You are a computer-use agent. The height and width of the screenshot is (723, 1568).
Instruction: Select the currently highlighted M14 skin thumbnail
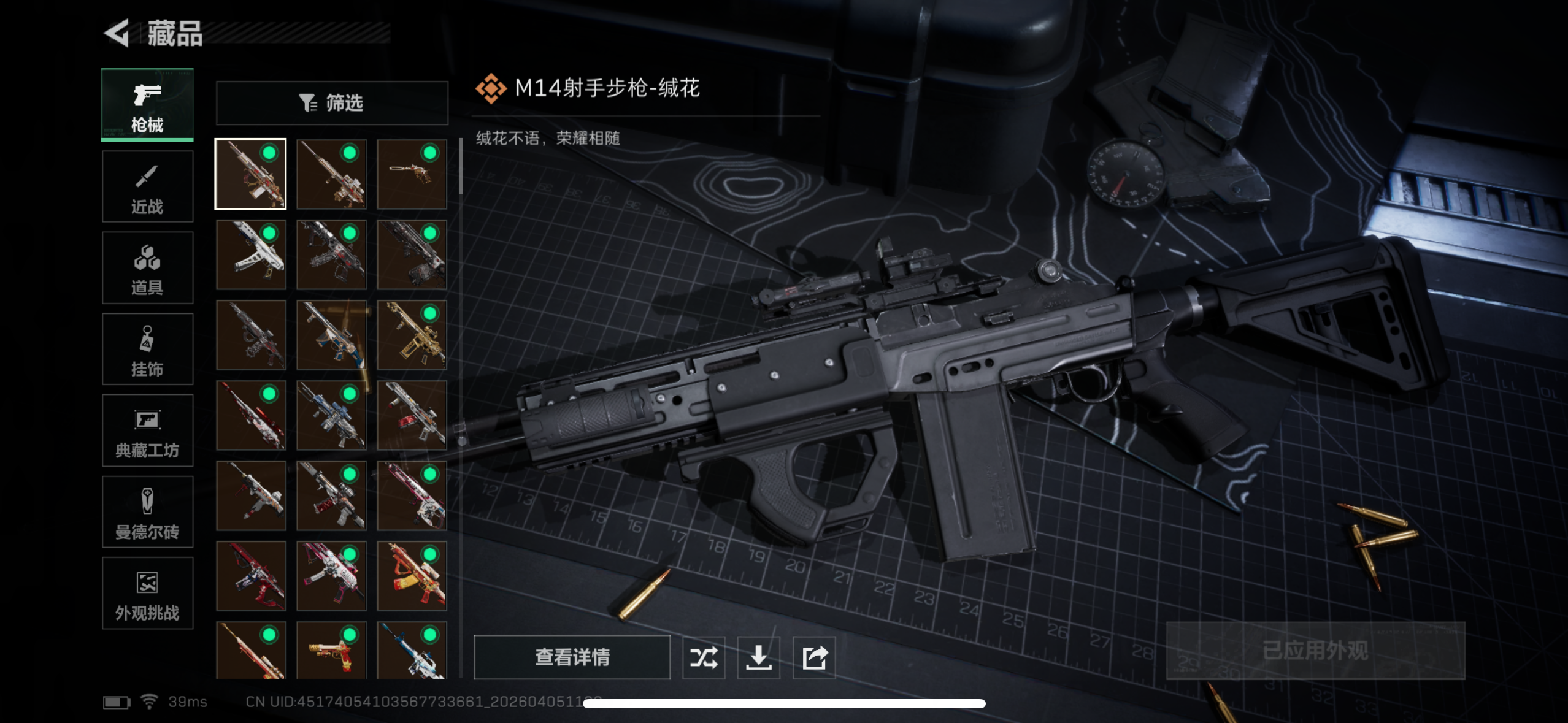(250, 174)
